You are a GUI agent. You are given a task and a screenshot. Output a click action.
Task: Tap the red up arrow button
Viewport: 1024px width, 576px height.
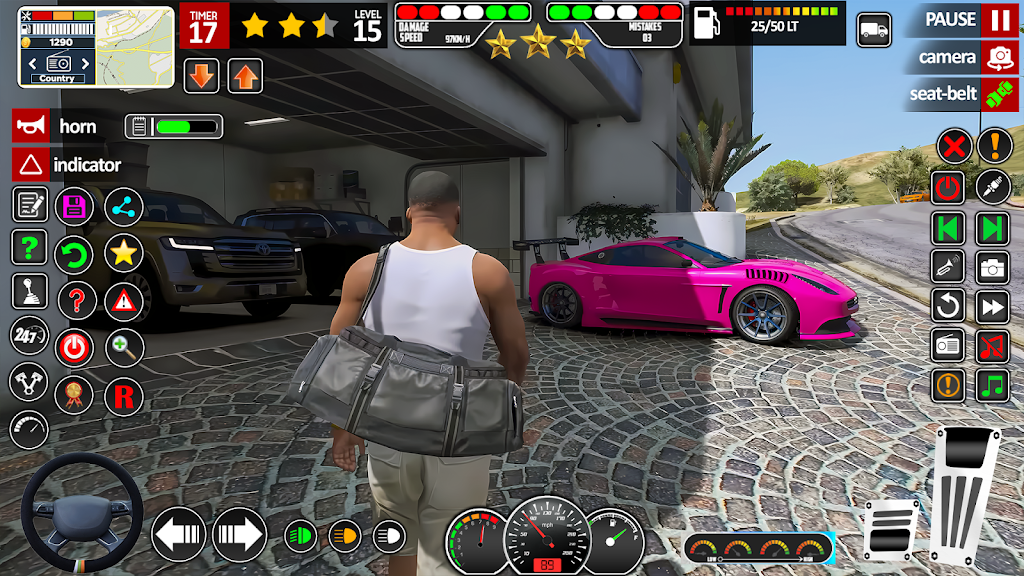[245, 76]
